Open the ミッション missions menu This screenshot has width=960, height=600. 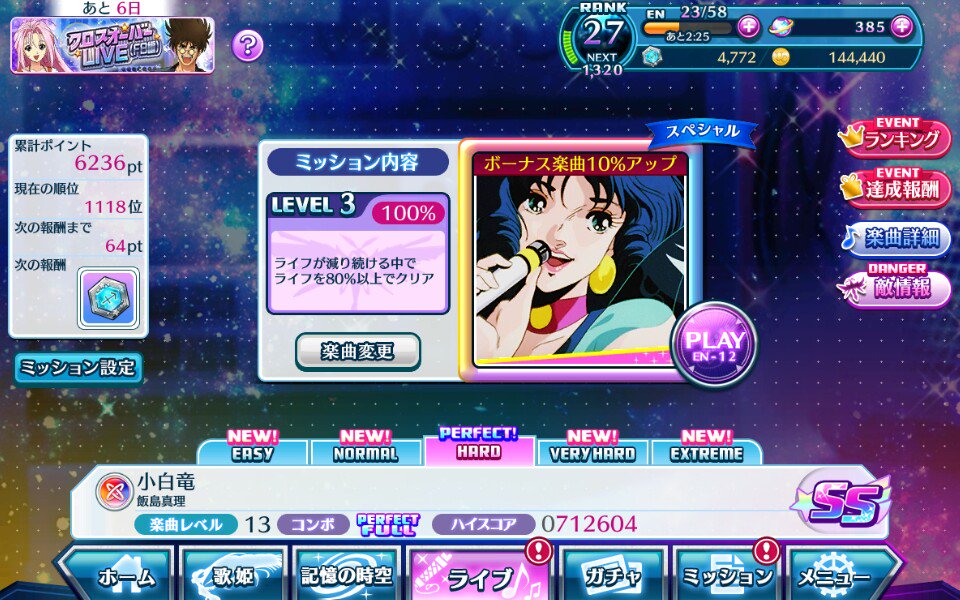[727, 576]
